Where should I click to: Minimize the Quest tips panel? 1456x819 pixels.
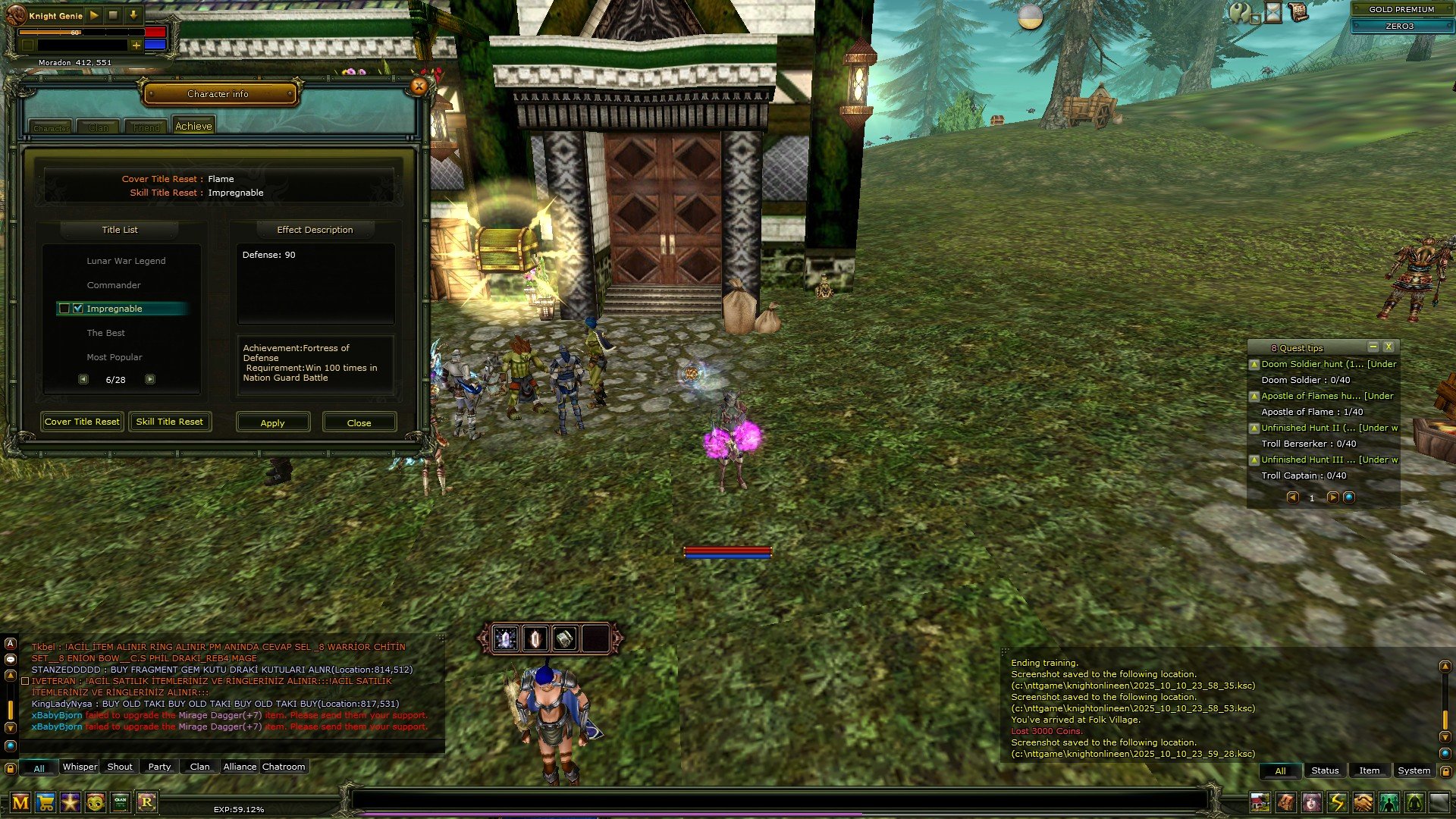tap(1373, 347)
